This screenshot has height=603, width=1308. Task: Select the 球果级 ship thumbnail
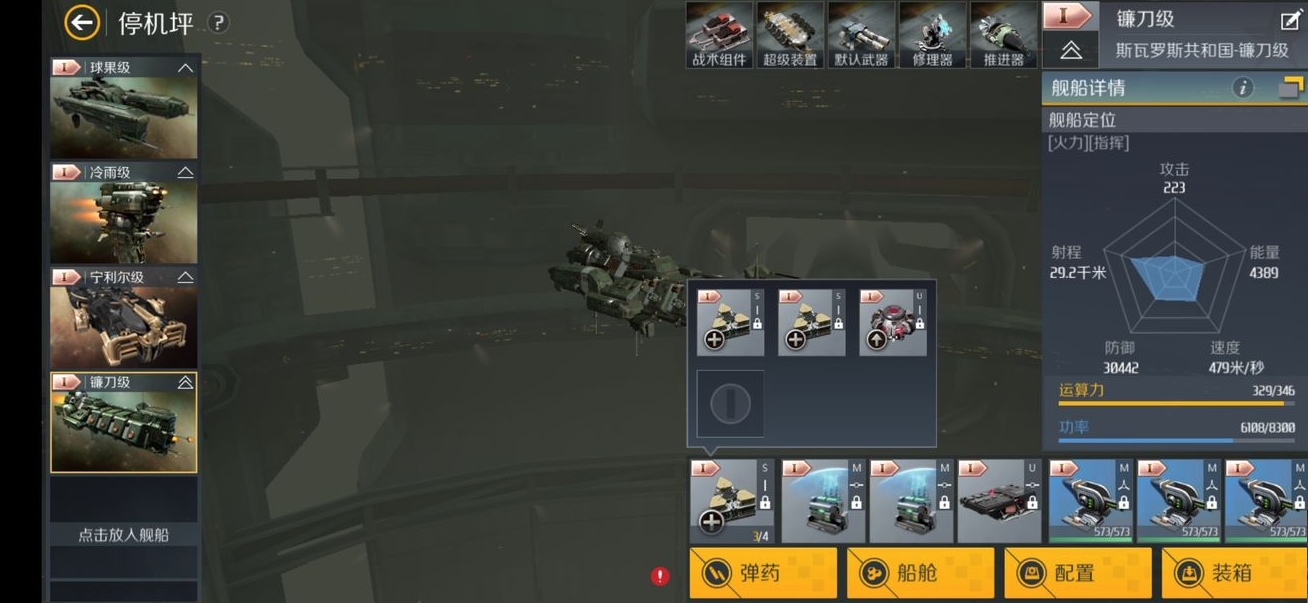124,108
